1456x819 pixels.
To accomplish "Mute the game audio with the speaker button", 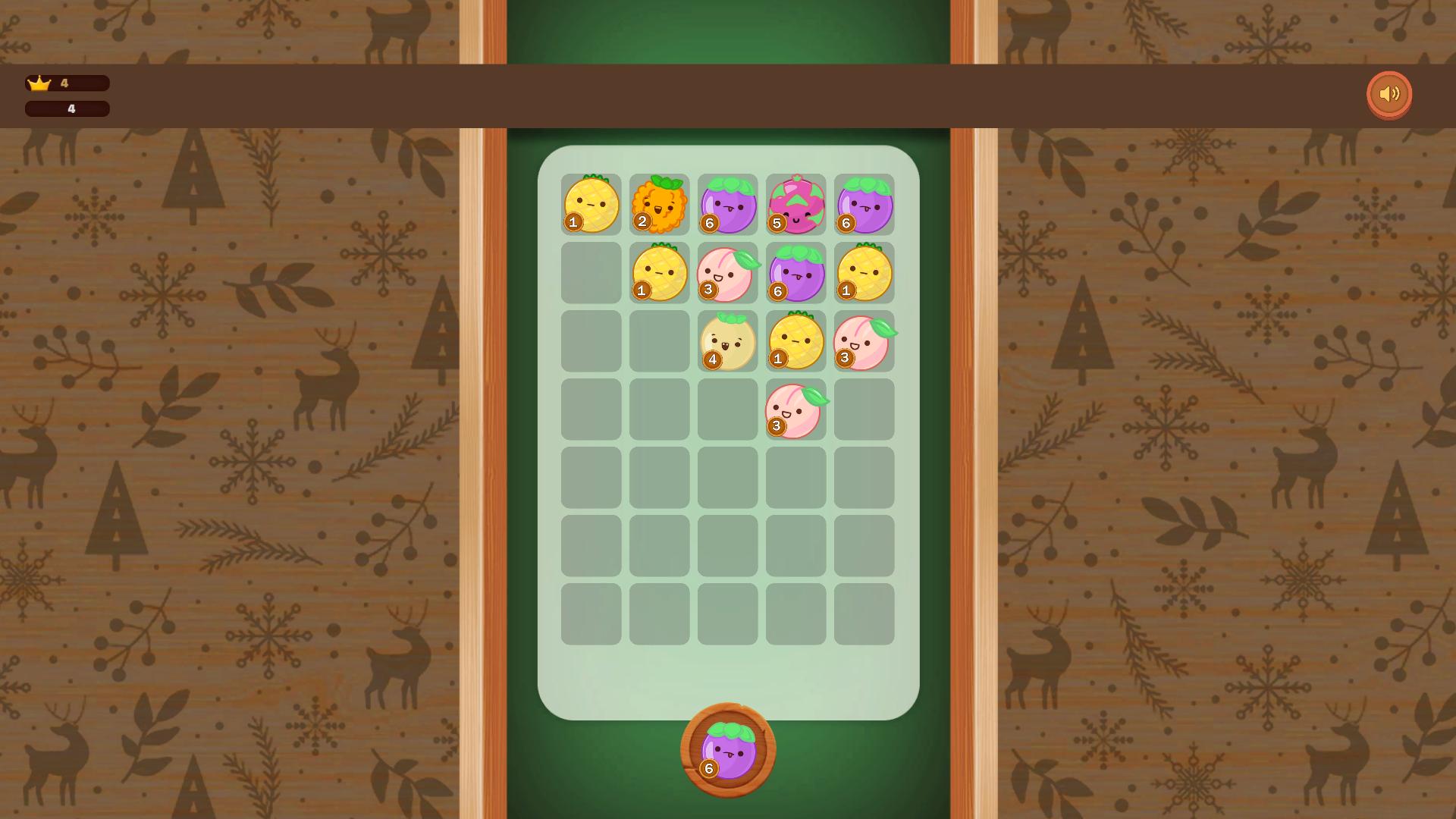I will coord(1390,94).
